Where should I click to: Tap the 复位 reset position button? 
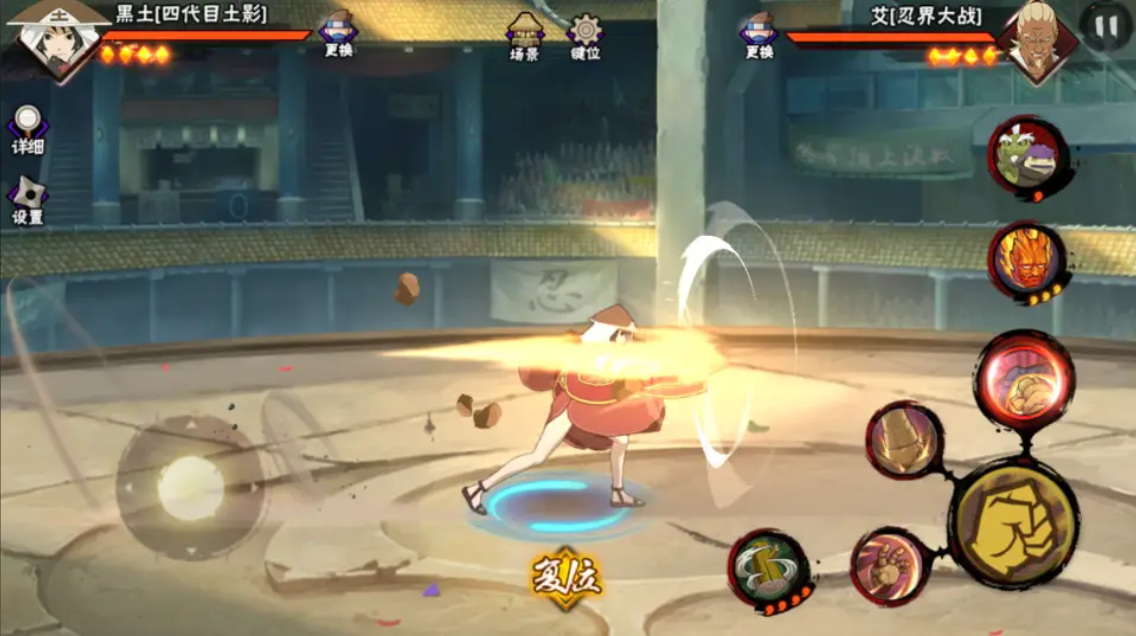(x=566, y=578)
